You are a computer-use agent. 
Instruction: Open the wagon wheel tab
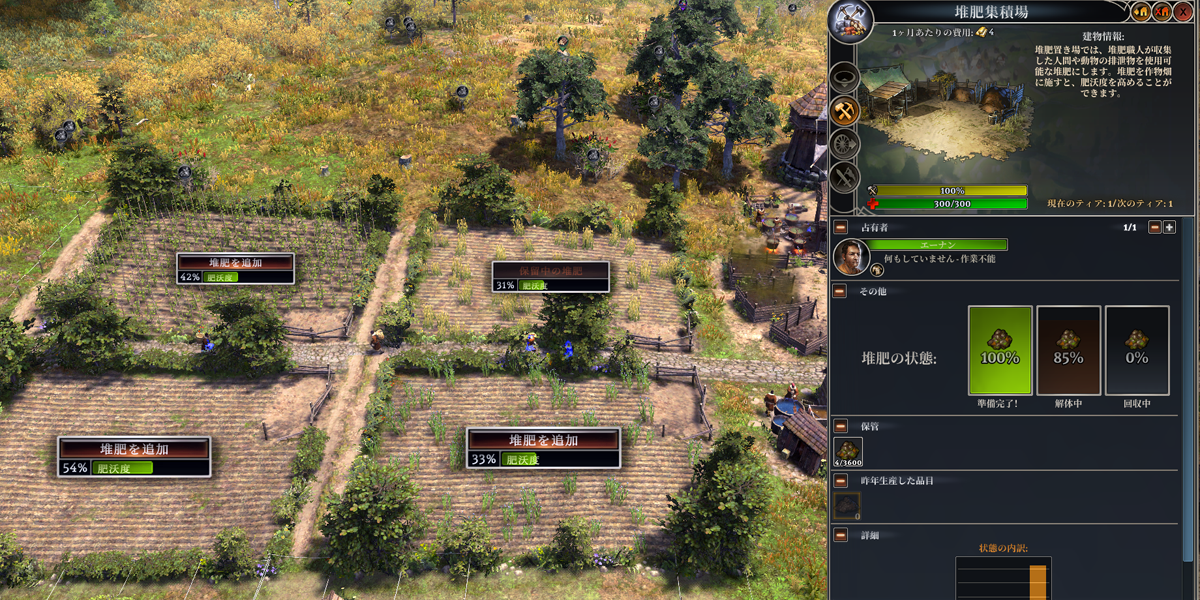[845, 144]
